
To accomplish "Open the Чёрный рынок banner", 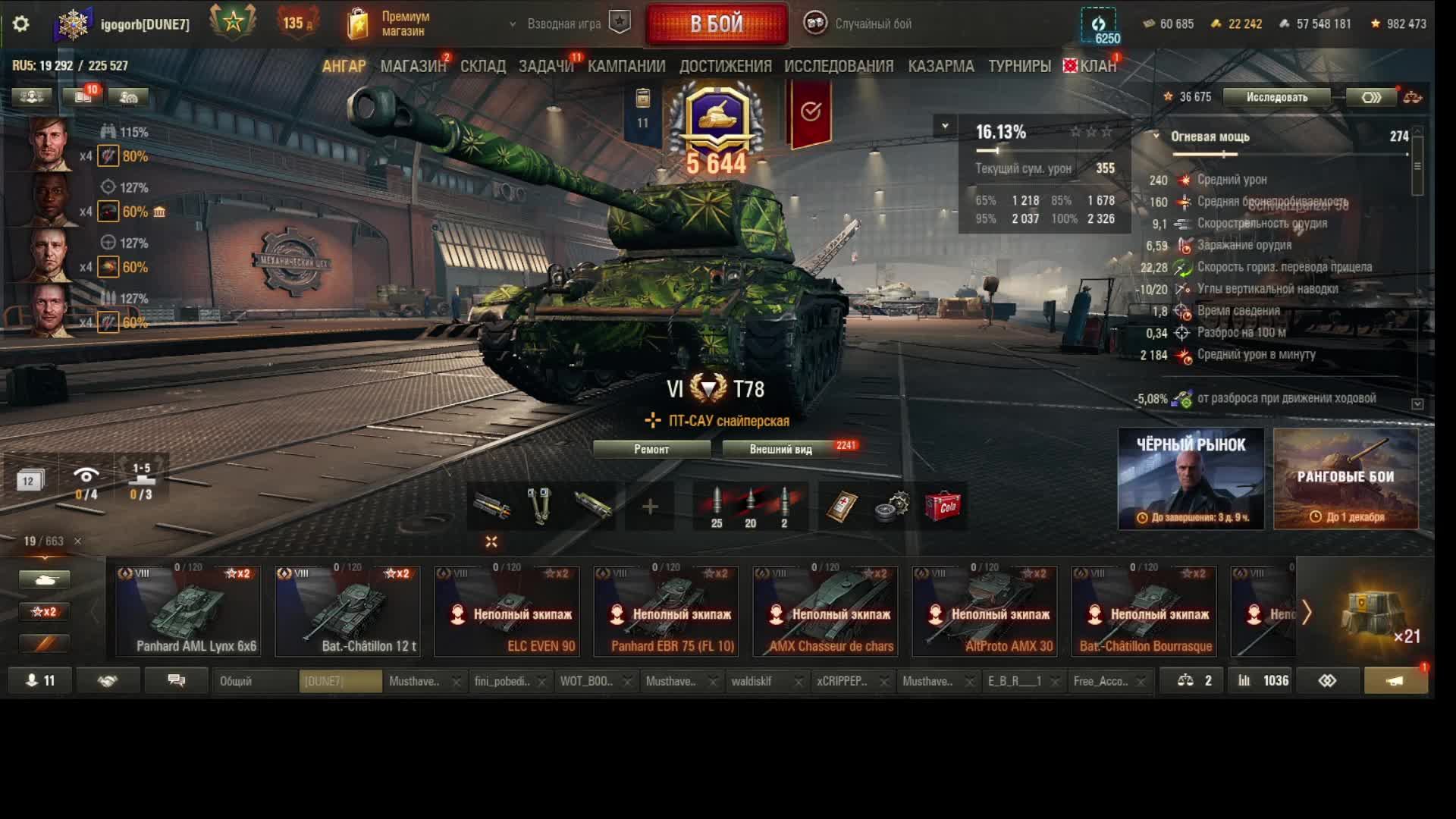I will 1191,479.
